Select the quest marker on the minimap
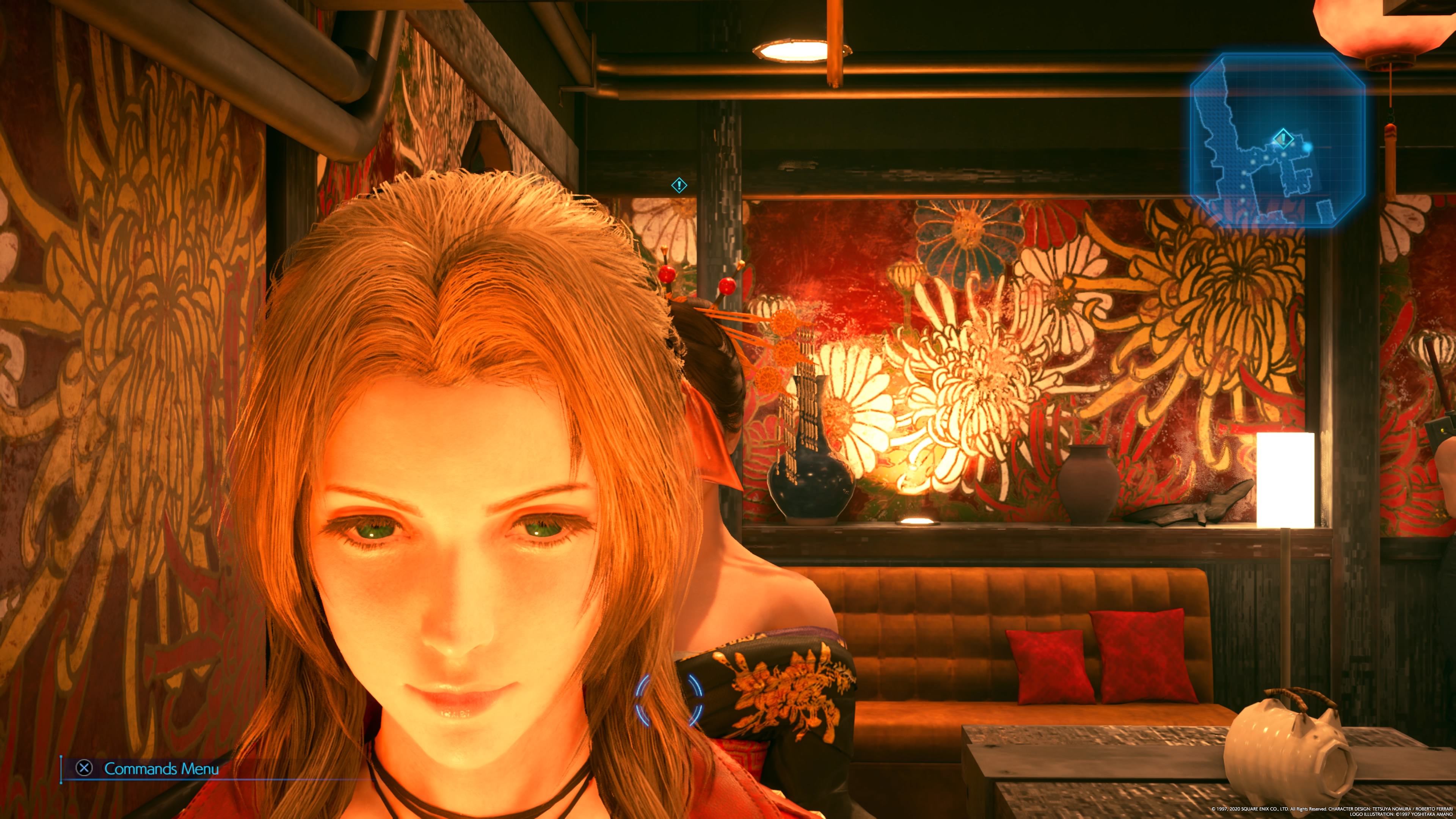 pos(1283,138)
